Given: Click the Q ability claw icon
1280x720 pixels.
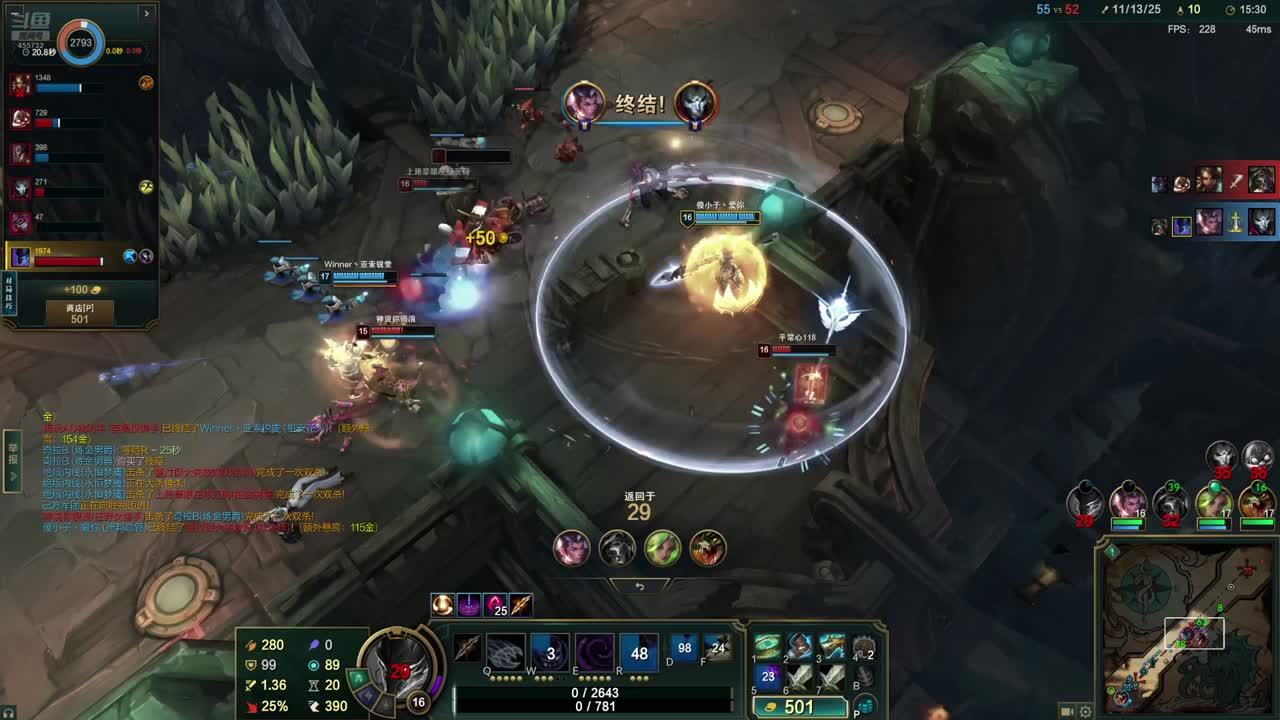Looking at the screenshot, I should (505, 652).
